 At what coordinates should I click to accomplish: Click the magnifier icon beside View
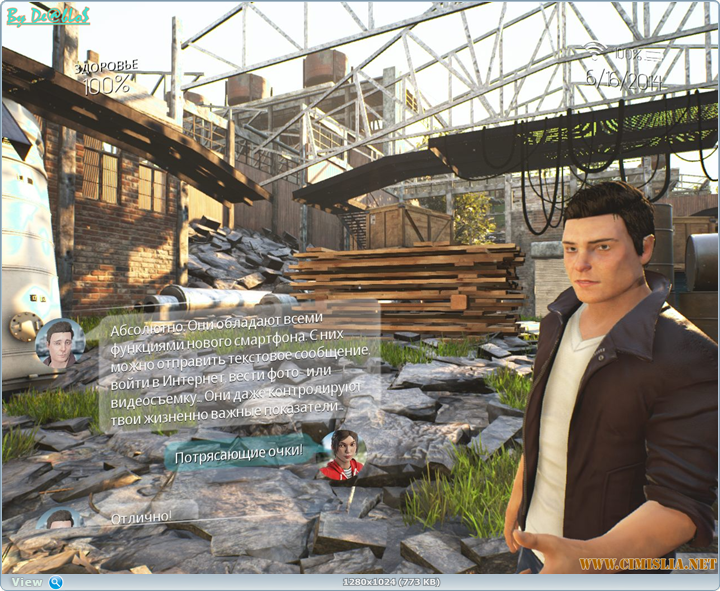56,582
